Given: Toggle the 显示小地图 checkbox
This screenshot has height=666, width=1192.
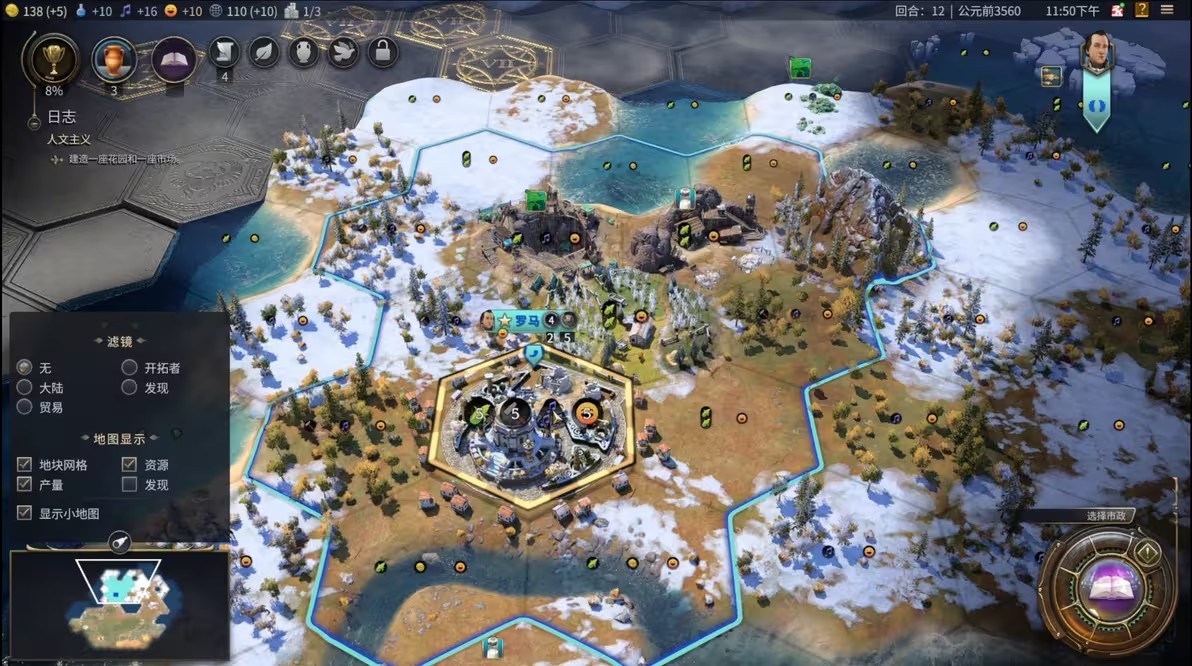Looking at the screenshot, I should click(25, 513).
